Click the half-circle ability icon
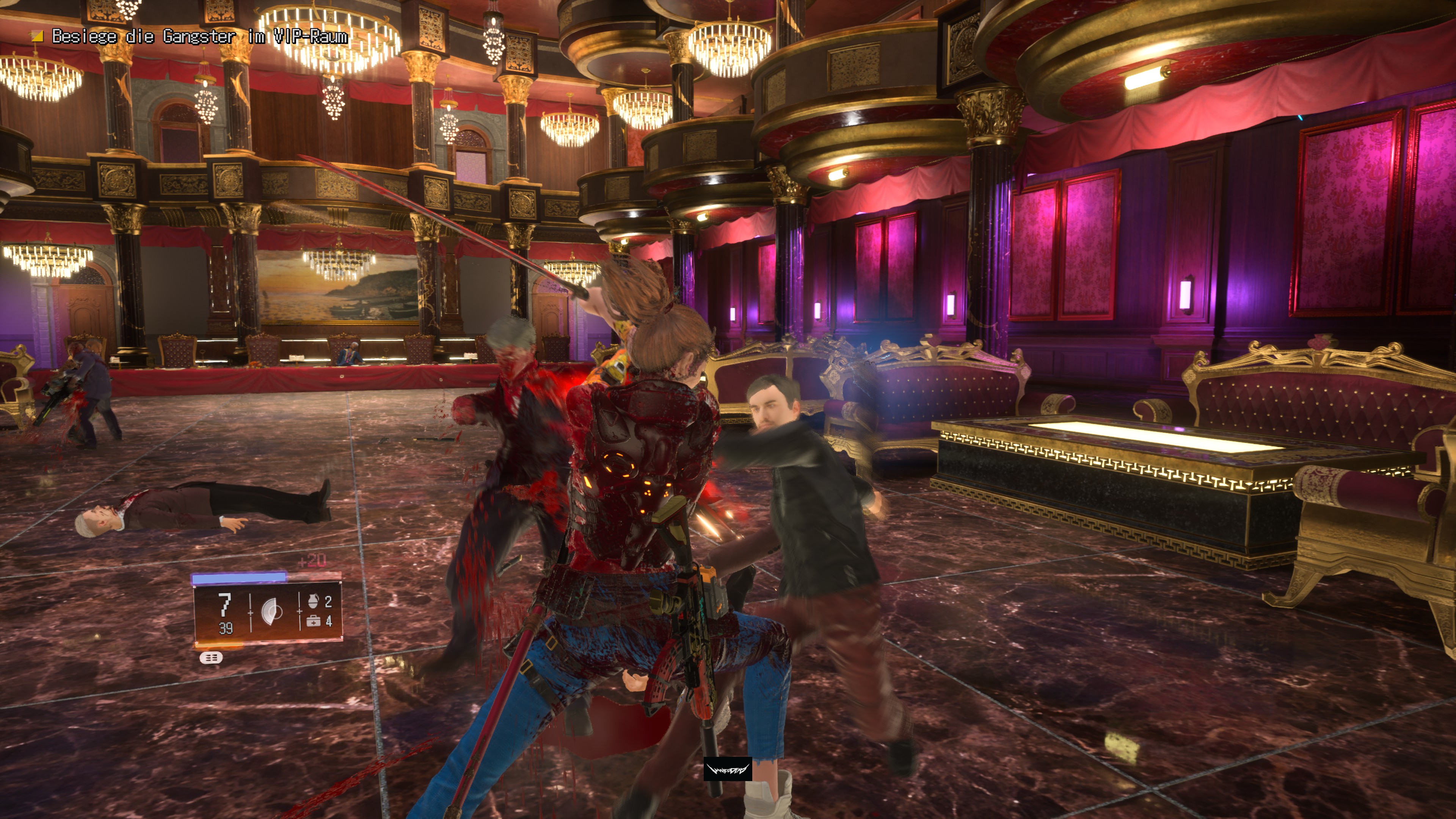This screenshot has width=1456, height=819. click(273, 612)
